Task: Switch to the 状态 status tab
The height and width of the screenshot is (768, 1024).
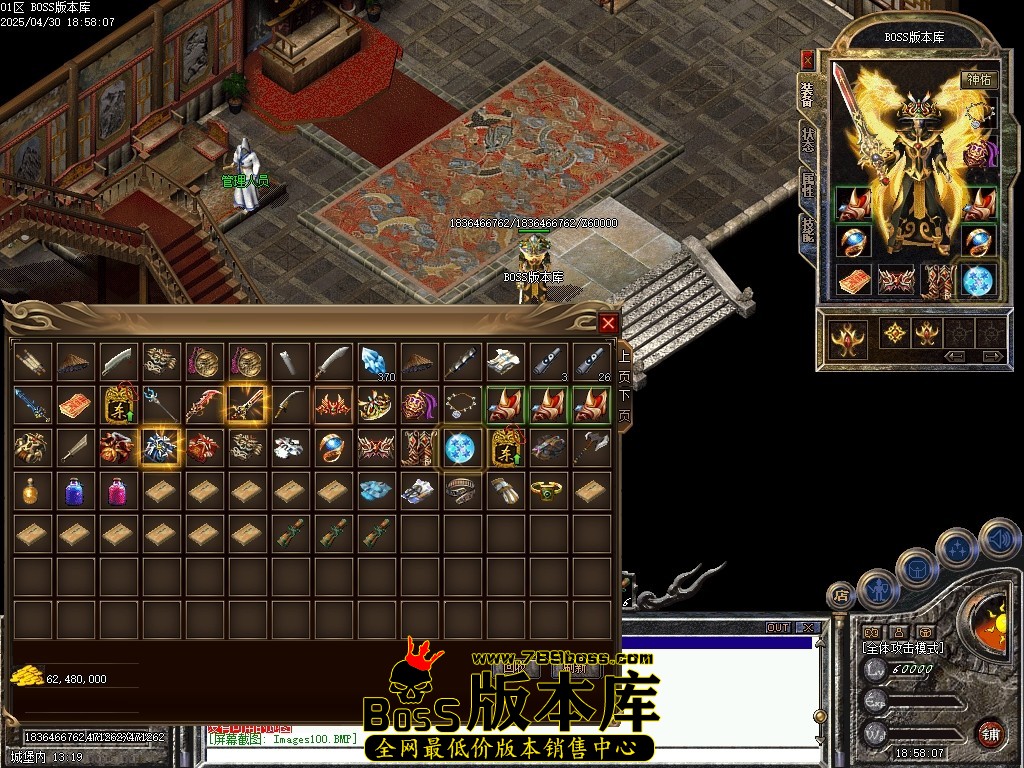Action: coord(807,140)
